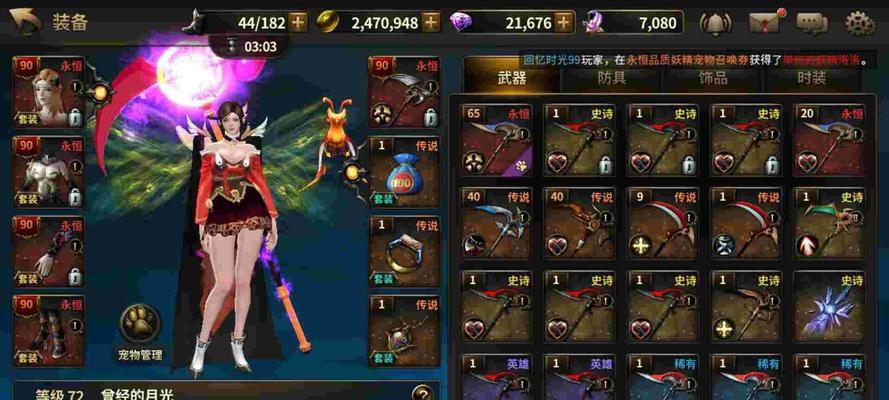This screenshot has width=889, height=400.
Task: Select the equipped level 90 boots slot
Action: pos(47,329)
